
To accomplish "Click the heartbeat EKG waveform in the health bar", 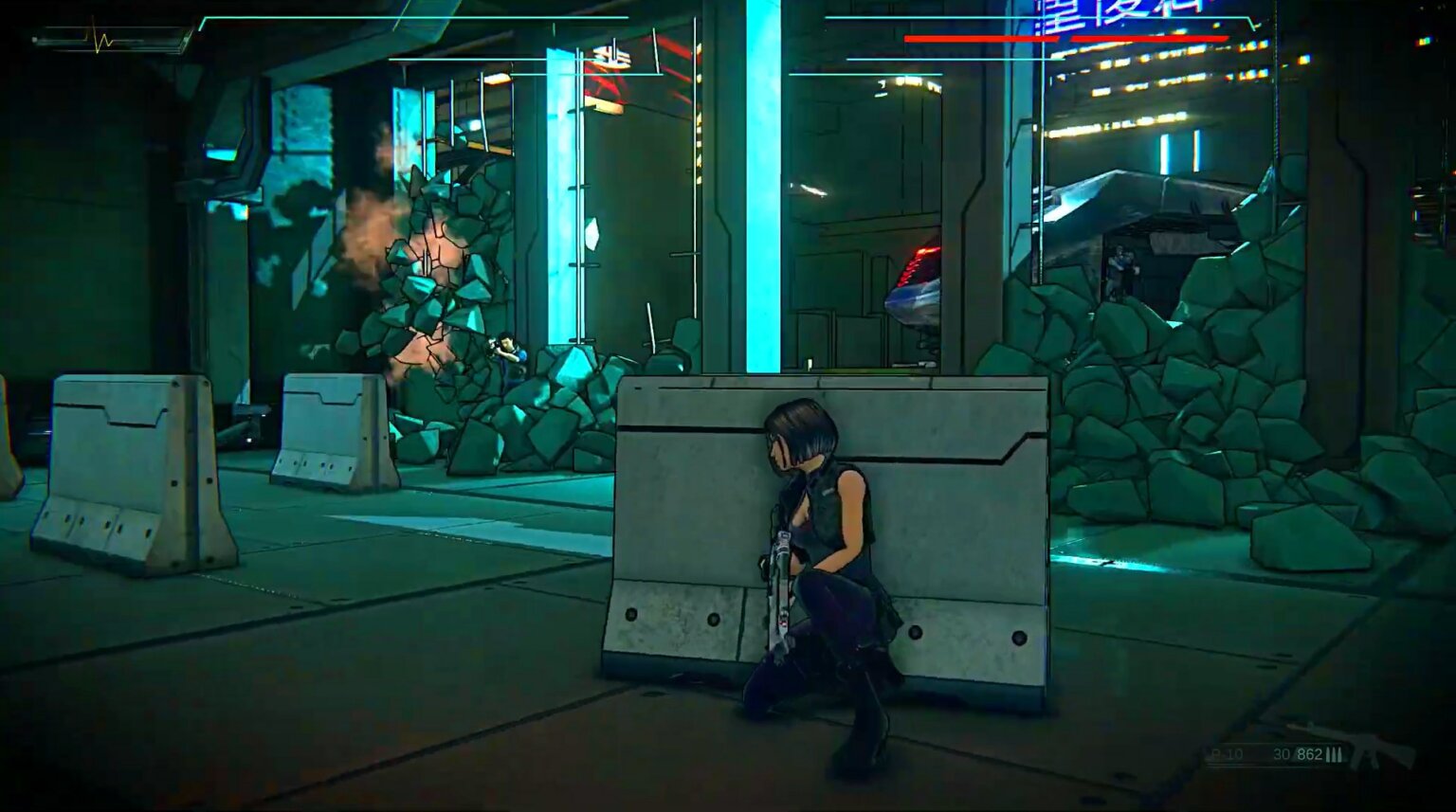I will click(x=98, y=39).
